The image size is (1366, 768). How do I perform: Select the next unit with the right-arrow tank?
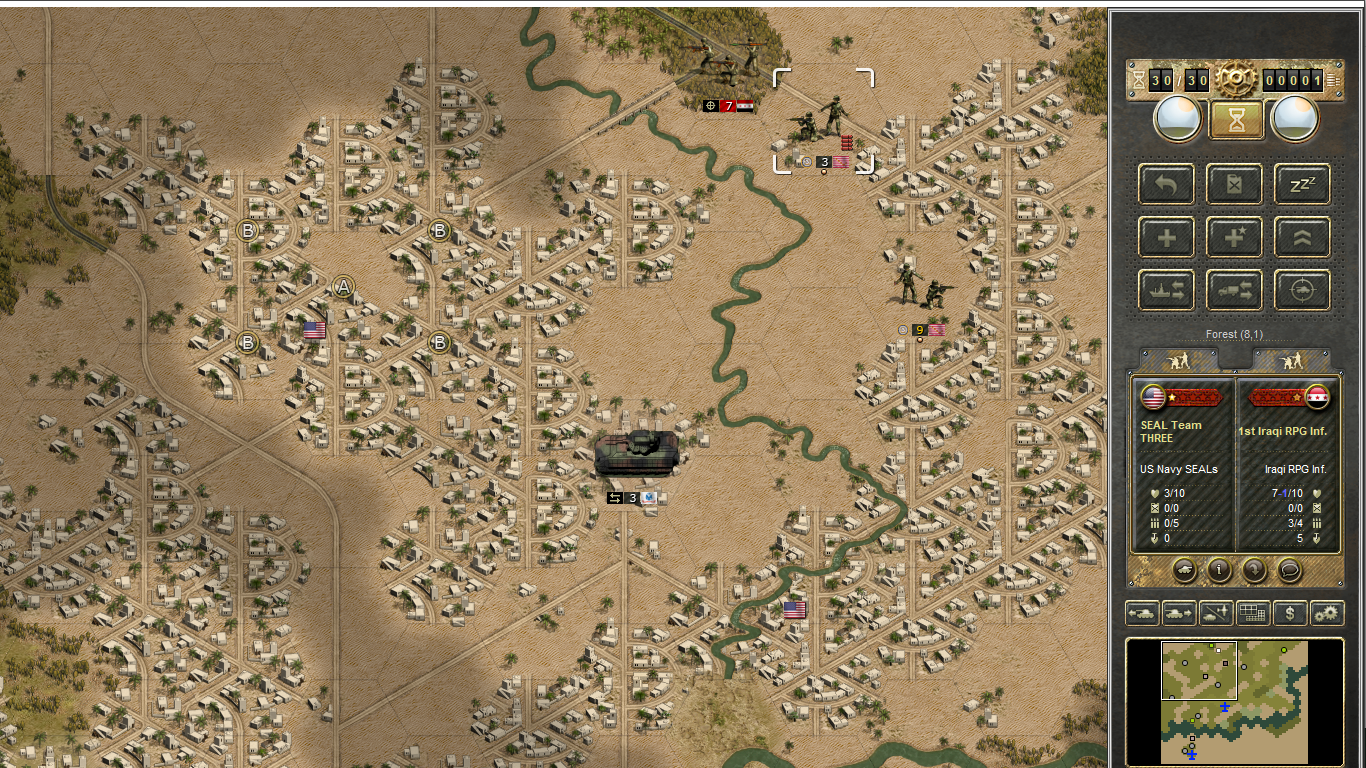click(1177, 613)
